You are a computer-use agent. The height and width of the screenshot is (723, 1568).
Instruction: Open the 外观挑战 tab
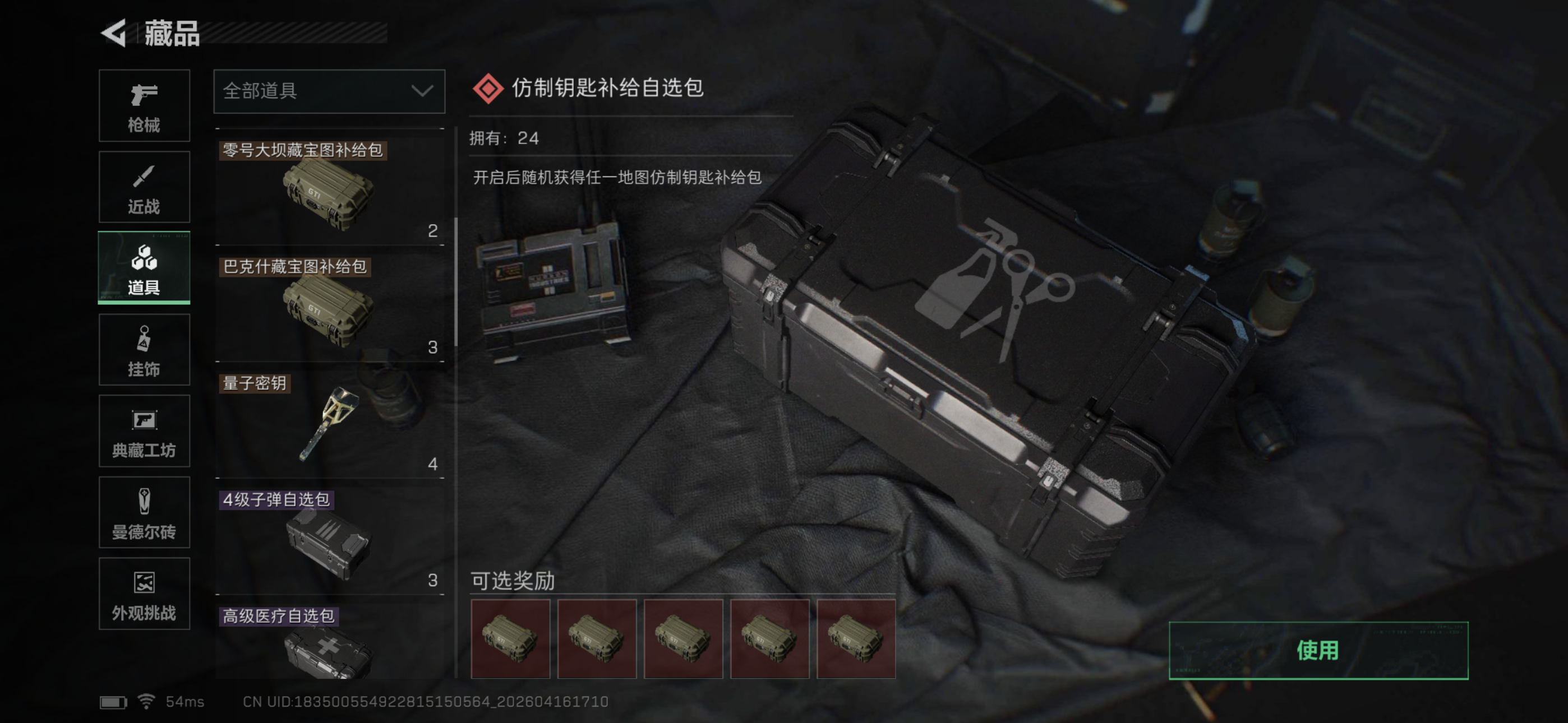coord(144,594)
